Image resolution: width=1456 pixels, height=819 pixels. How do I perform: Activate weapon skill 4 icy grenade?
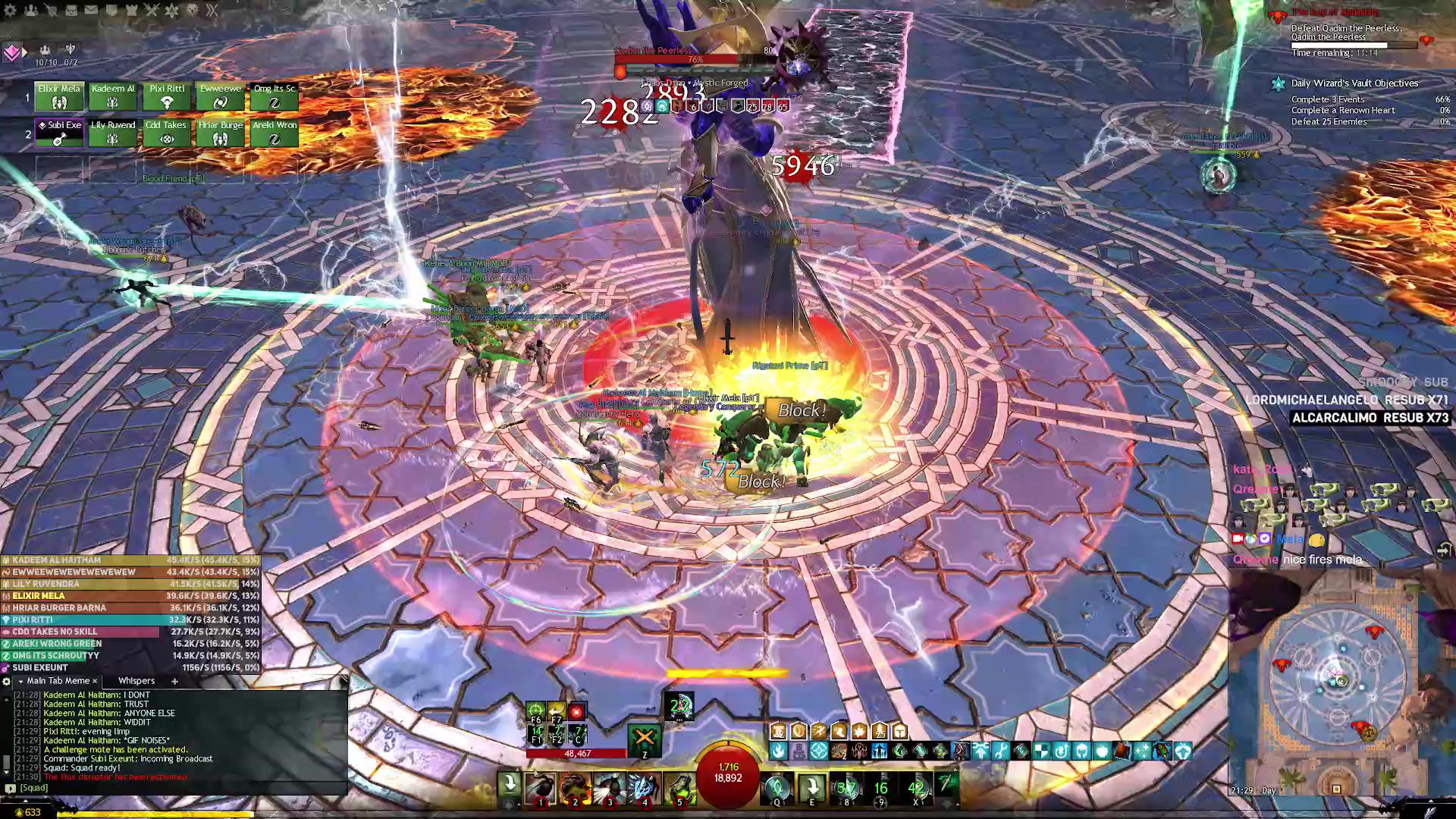[x=645, y=788]
